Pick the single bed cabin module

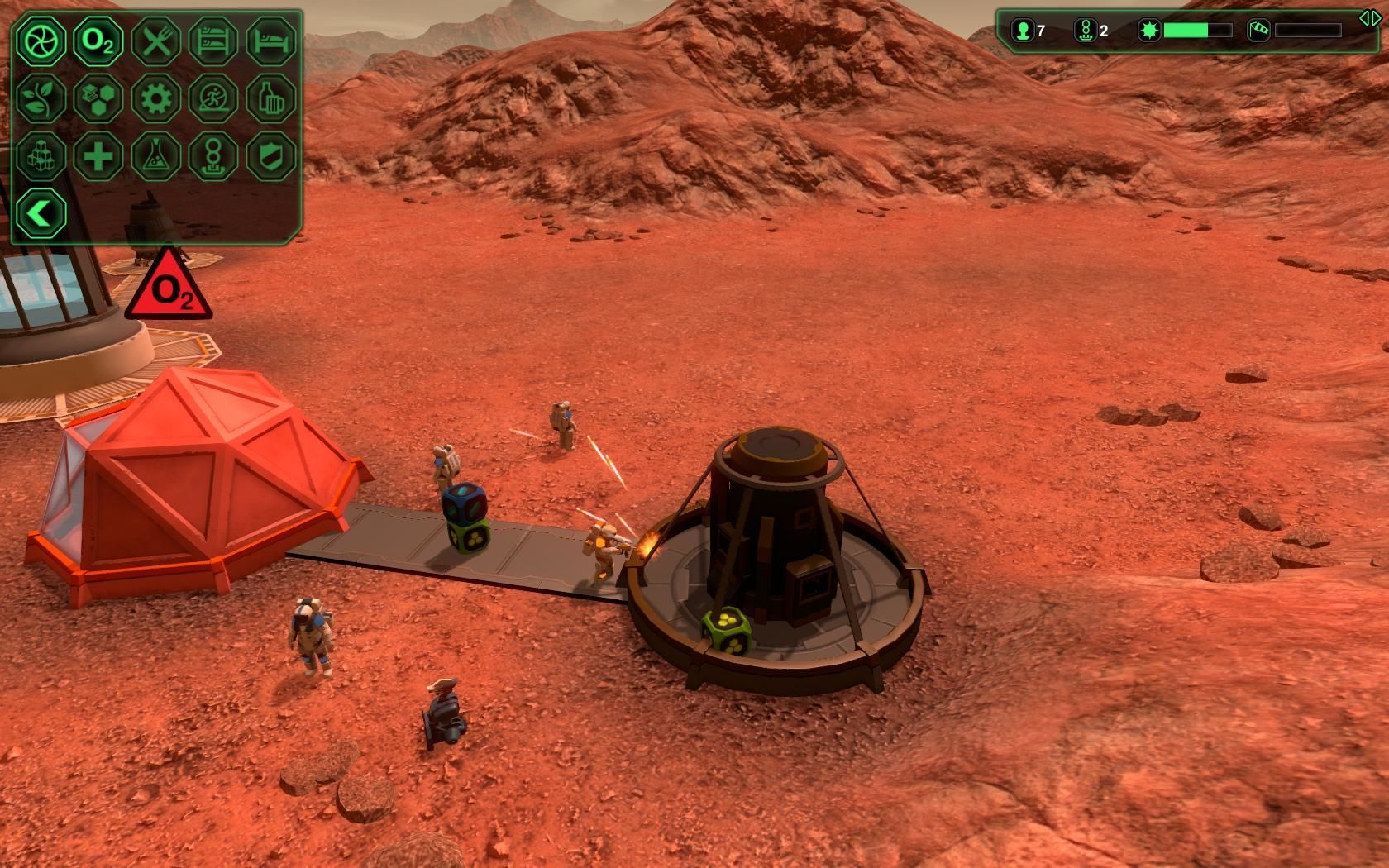click(271, 41)
